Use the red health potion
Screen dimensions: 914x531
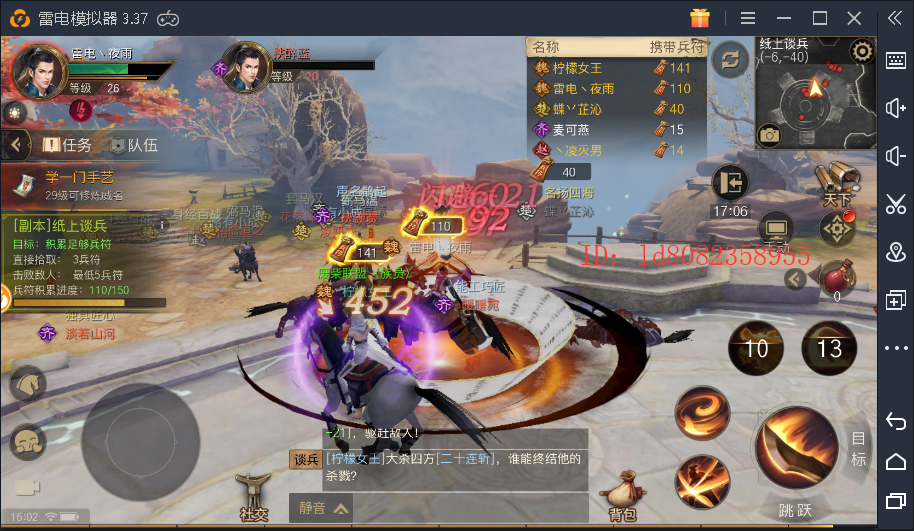(837, 275)
